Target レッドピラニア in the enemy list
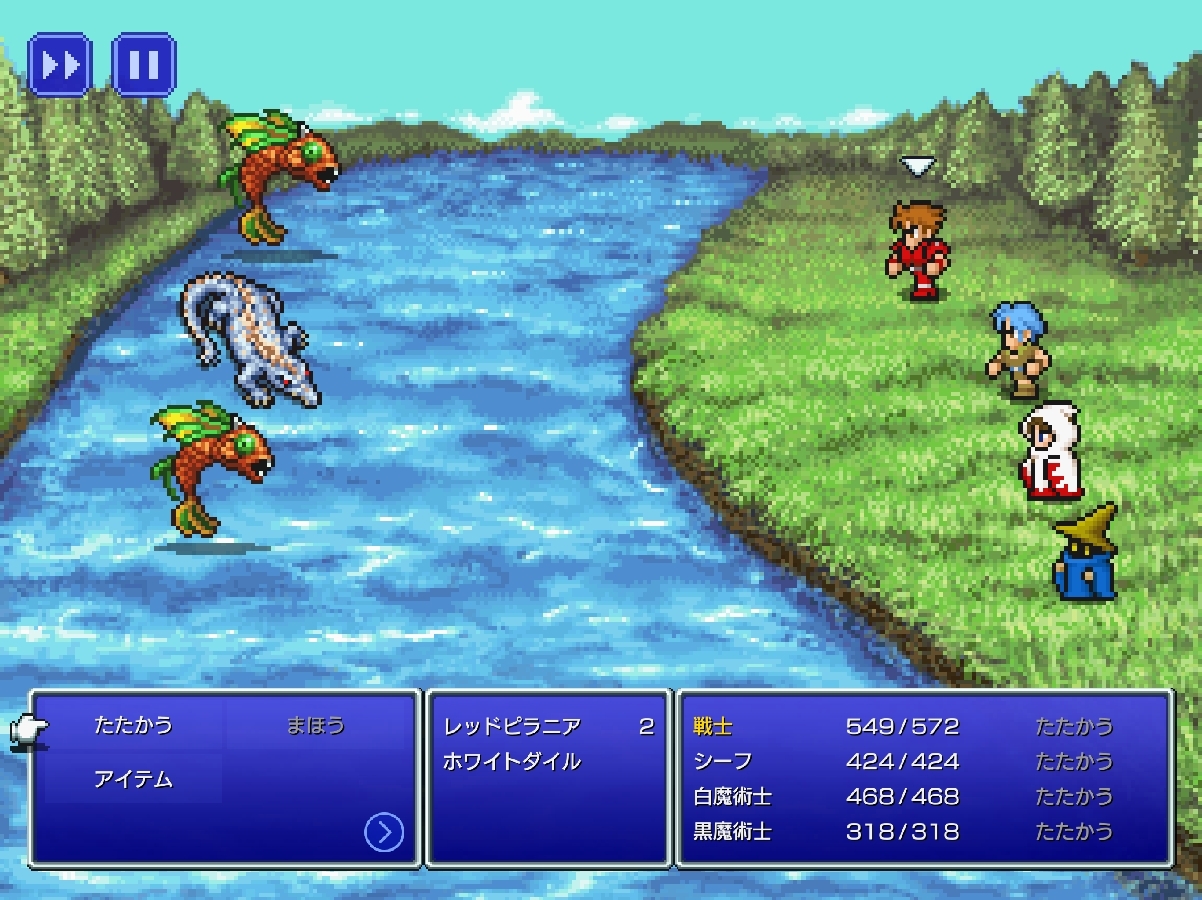Image resolution: width=1202 pixels, height=900 pixels. click(x=512, y=727)
